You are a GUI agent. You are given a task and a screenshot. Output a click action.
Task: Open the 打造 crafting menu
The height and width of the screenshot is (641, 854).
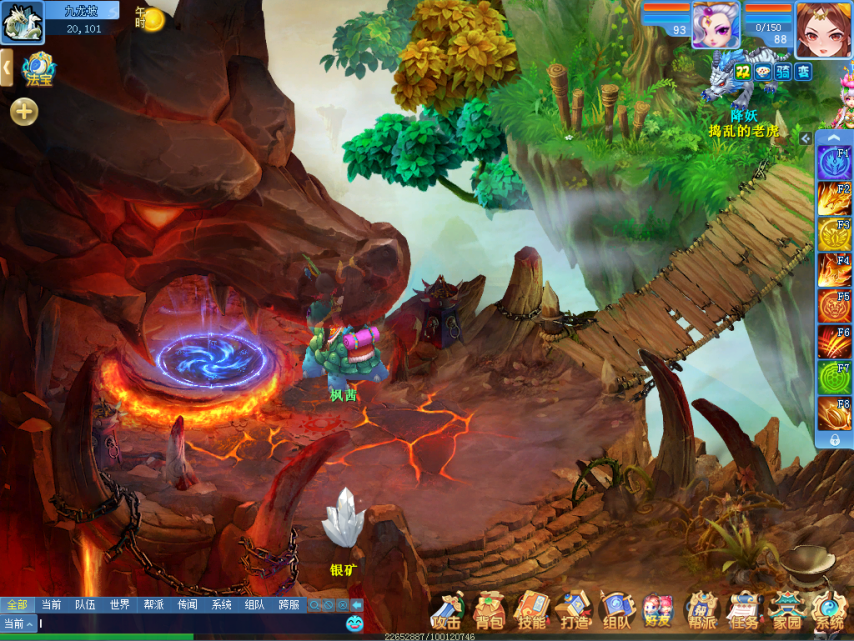[574, 611]
